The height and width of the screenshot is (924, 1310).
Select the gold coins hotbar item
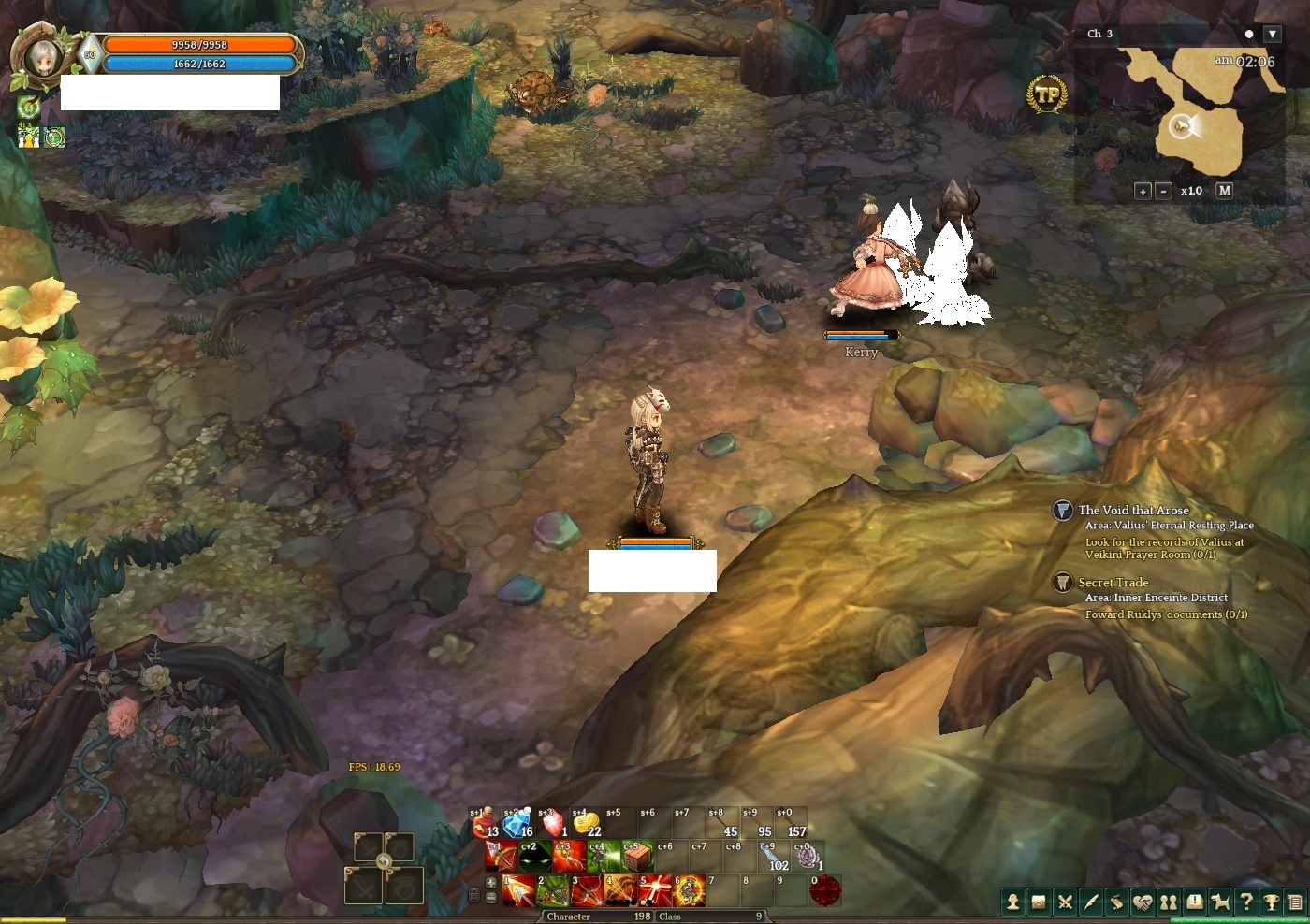586,824
